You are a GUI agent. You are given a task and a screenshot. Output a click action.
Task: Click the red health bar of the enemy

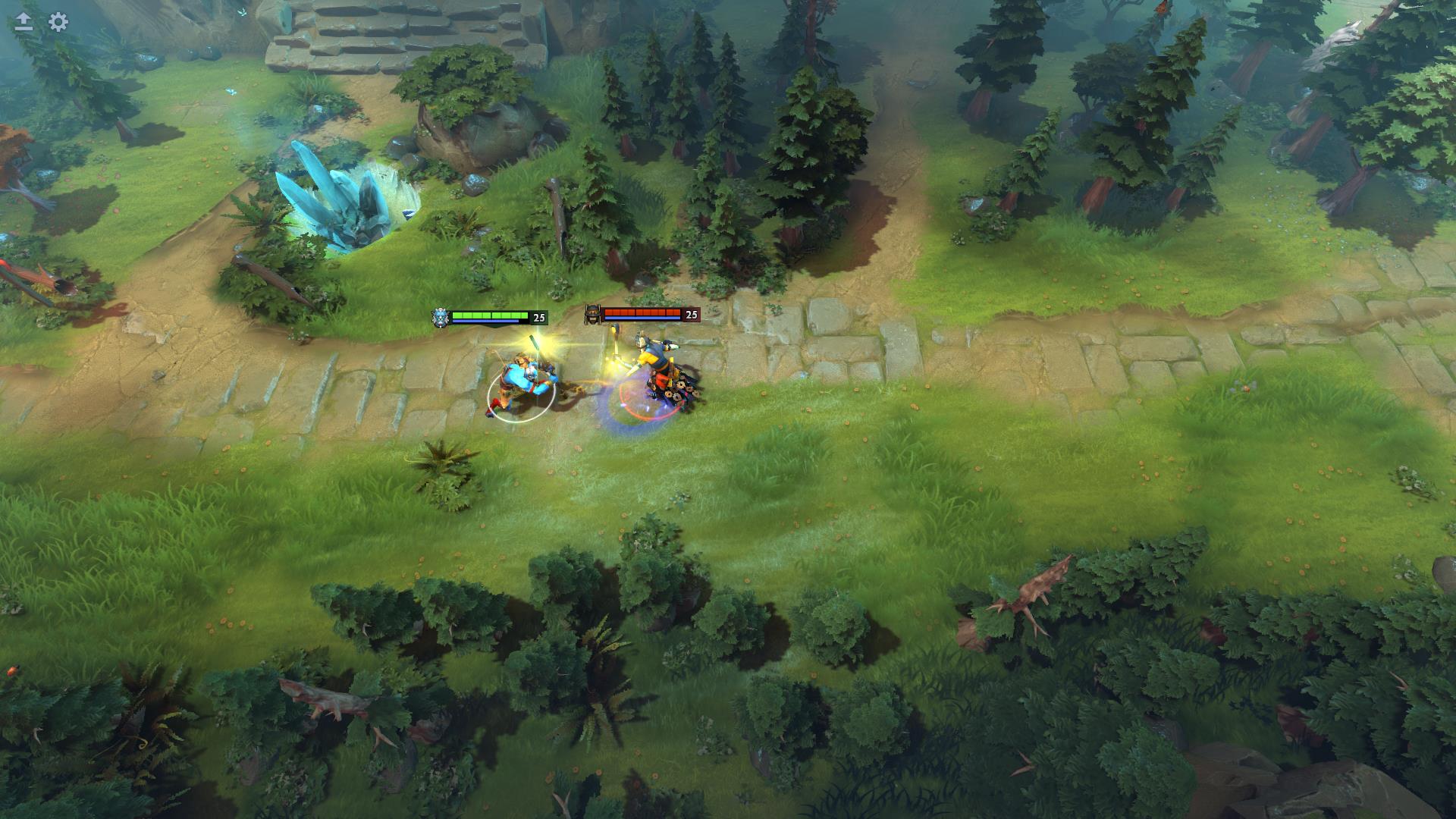pos(643,311)
